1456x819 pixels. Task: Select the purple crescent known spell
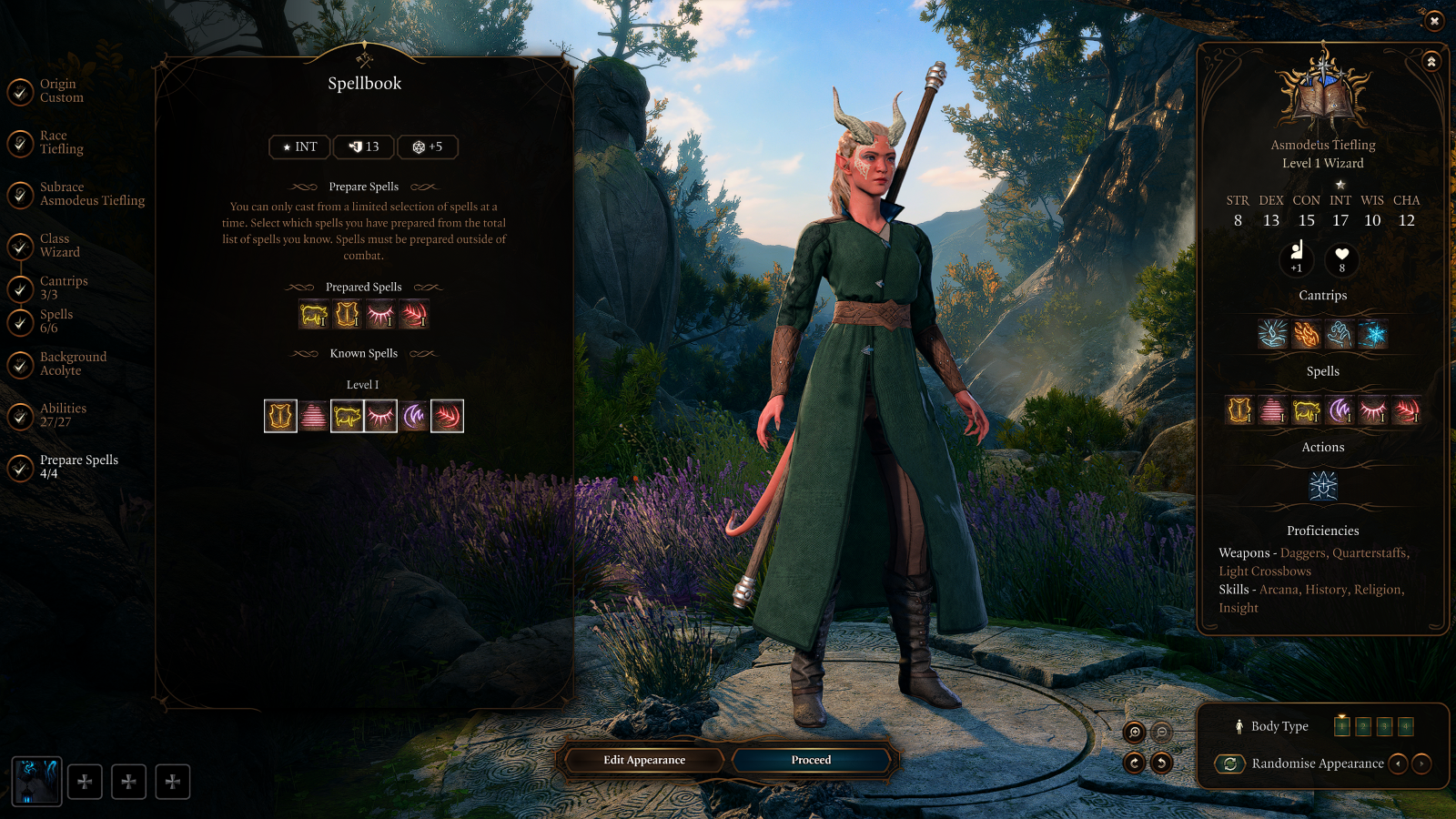point(414,416)
